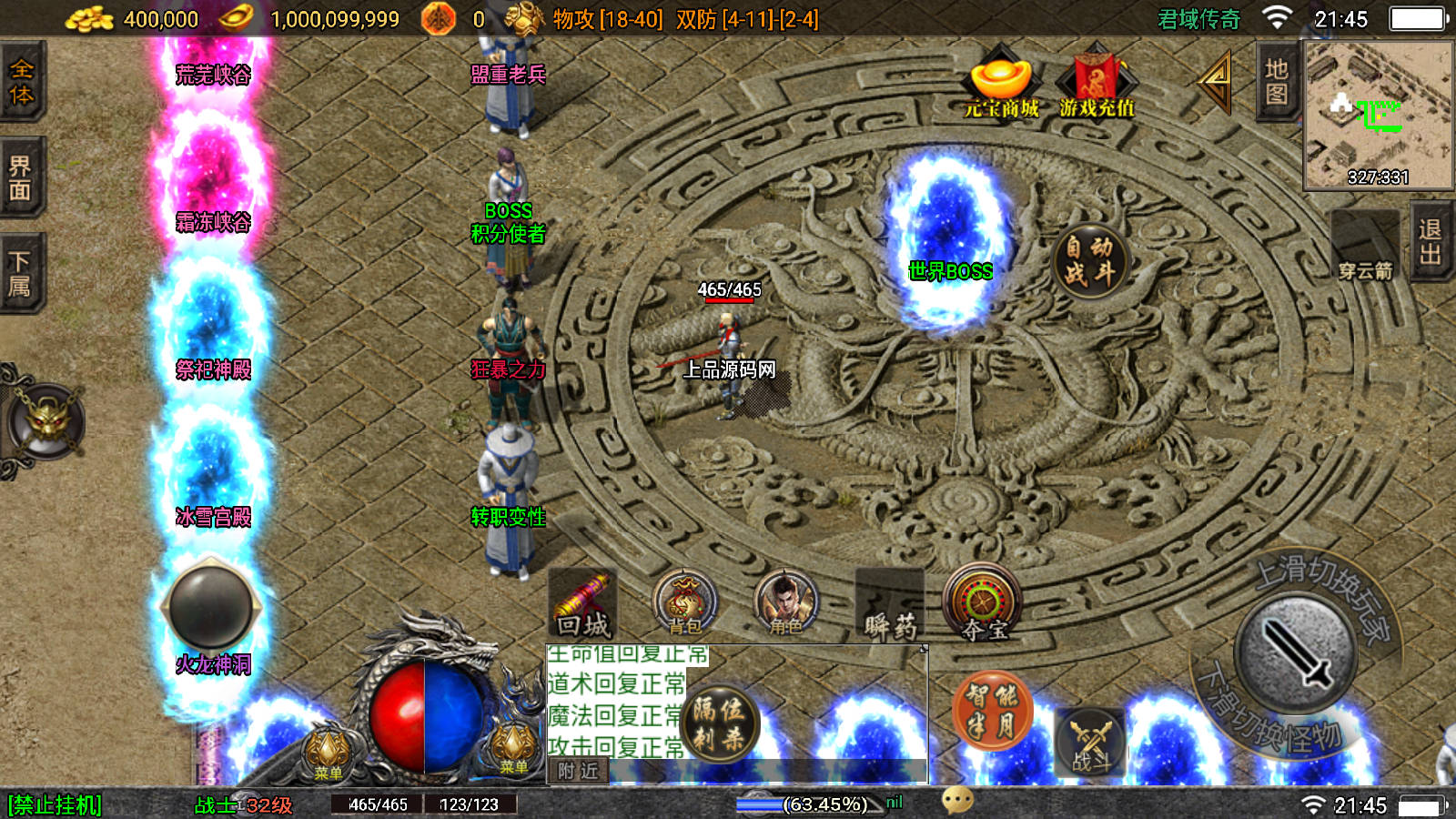This screenshot has height=819, width=1456.
Task: Activate the 隔位刺杀 skill
Action: tap(721, 723)
